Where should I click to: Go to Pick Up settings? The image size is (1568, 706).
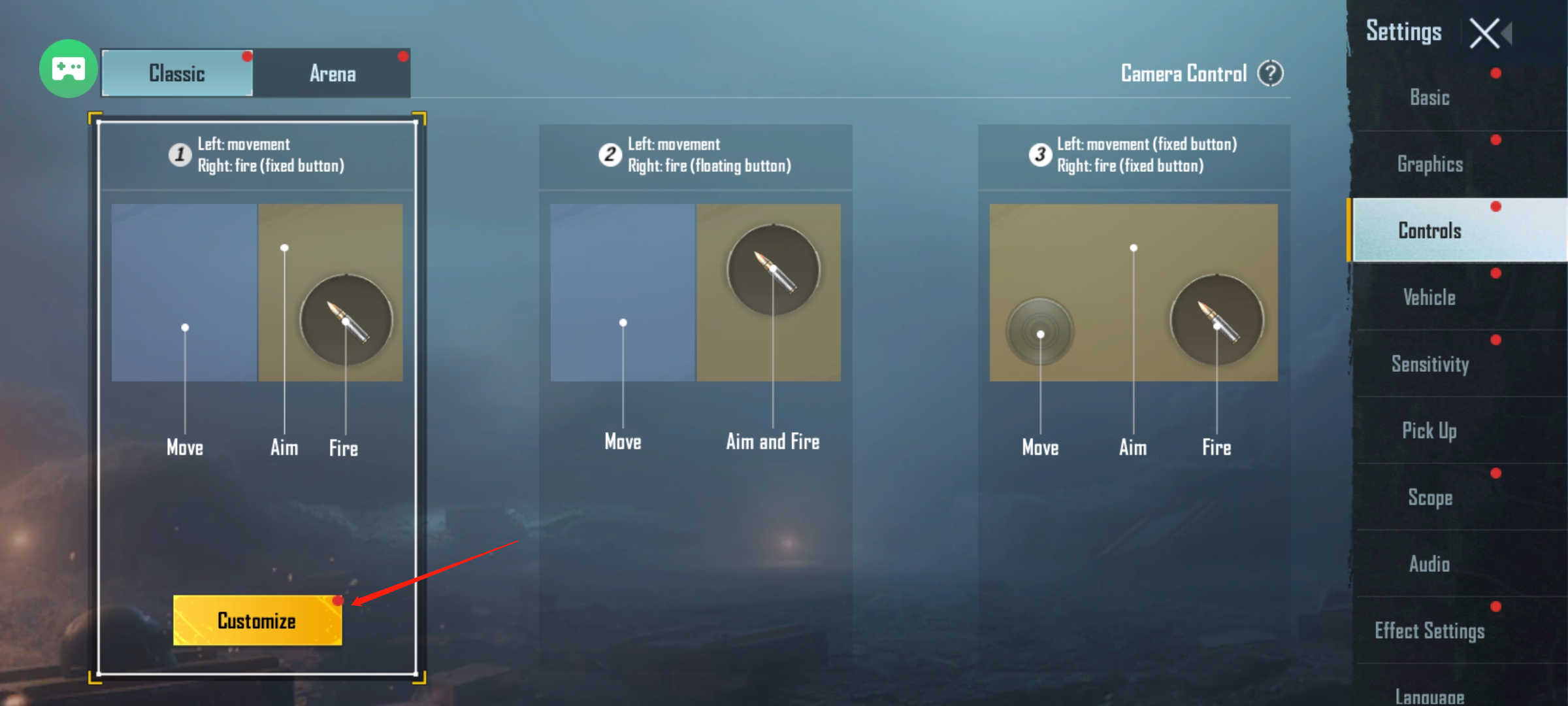[1429, 431]
